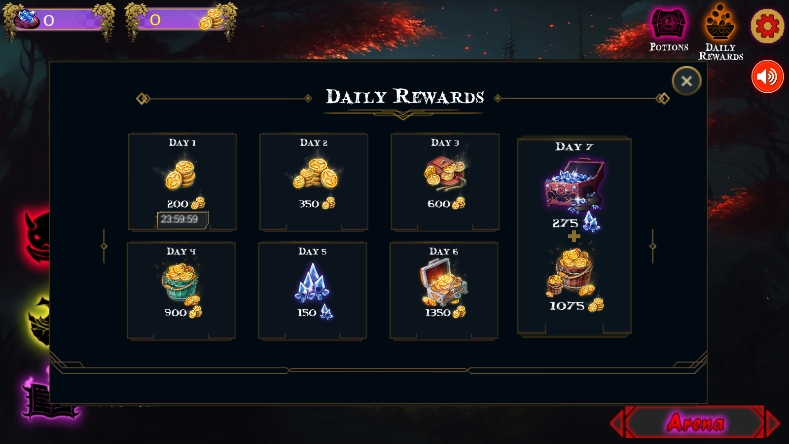Open the Daily Rewards icon in the top bar
Screen dimensions: 789x444
720,28
